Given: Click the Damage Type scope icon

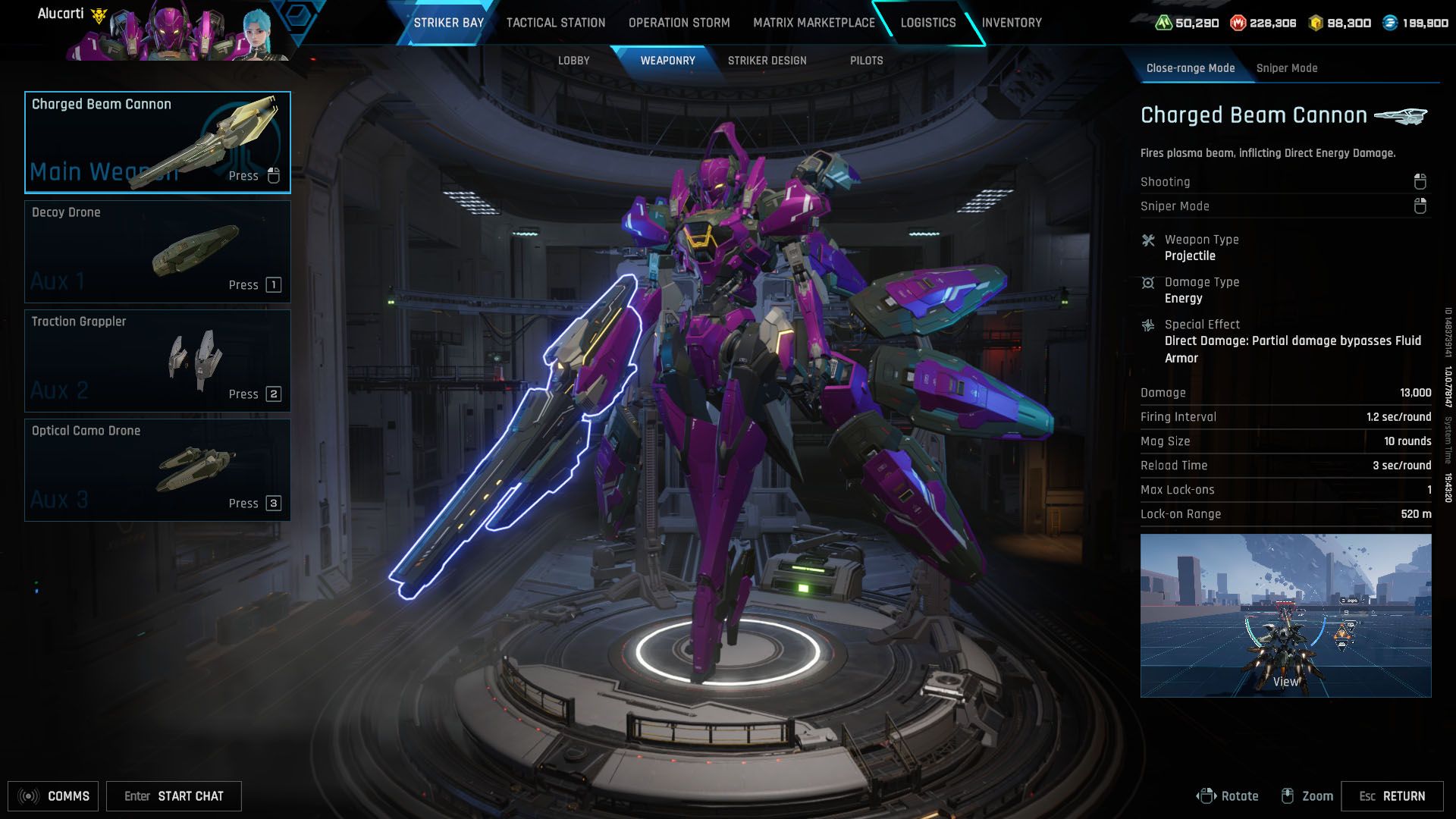Looking at the screenshot, I should pyautogui.click(x=1148, y=281).
